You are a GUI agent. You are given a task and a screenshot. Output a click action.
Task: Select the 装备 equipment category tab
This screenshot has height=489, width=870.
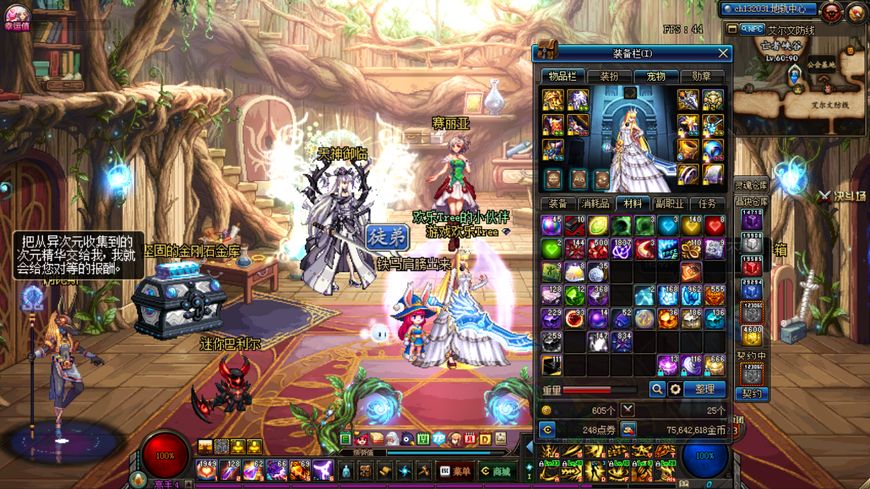pos(558,203)
